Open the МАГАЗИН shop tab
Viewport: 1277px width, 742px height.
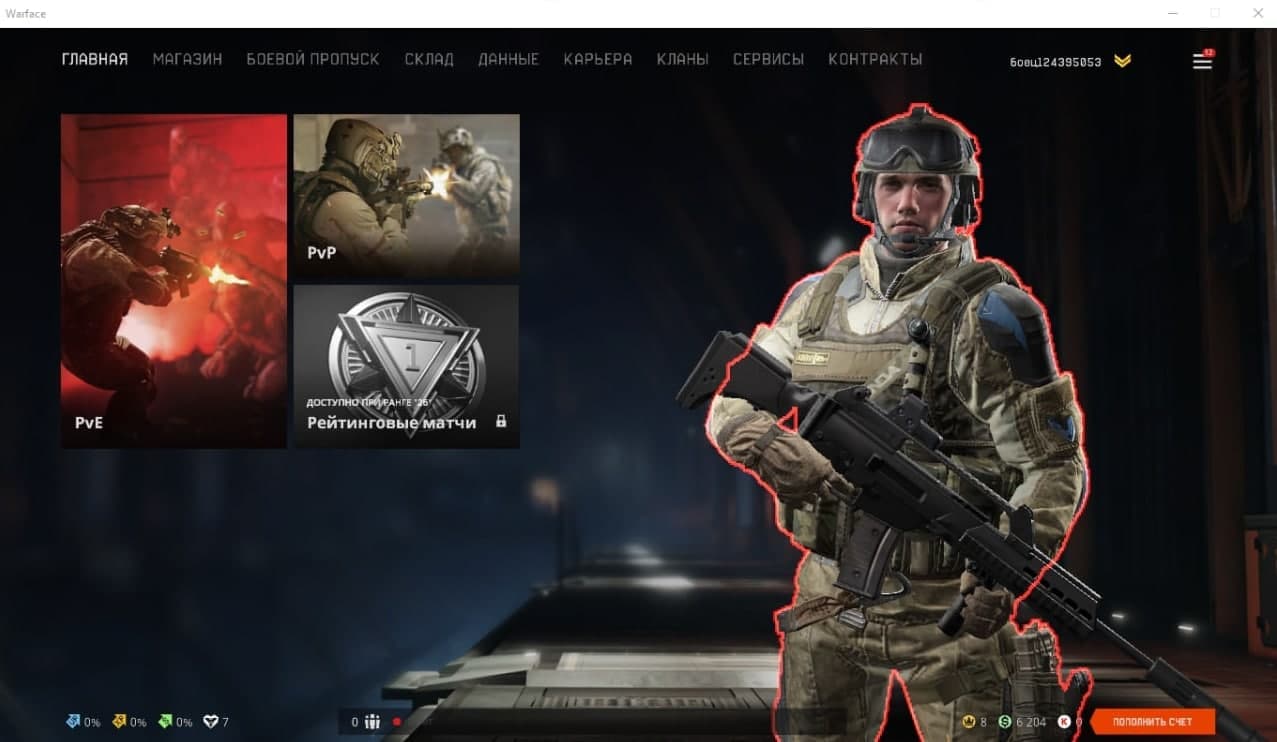(187, 60)
